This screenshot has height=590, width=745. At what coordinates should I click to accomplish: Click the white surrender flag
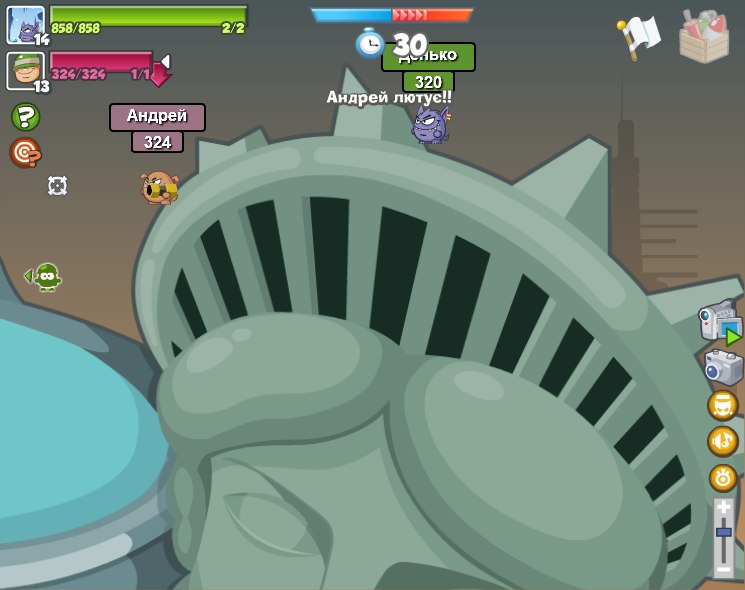(638, 36)
